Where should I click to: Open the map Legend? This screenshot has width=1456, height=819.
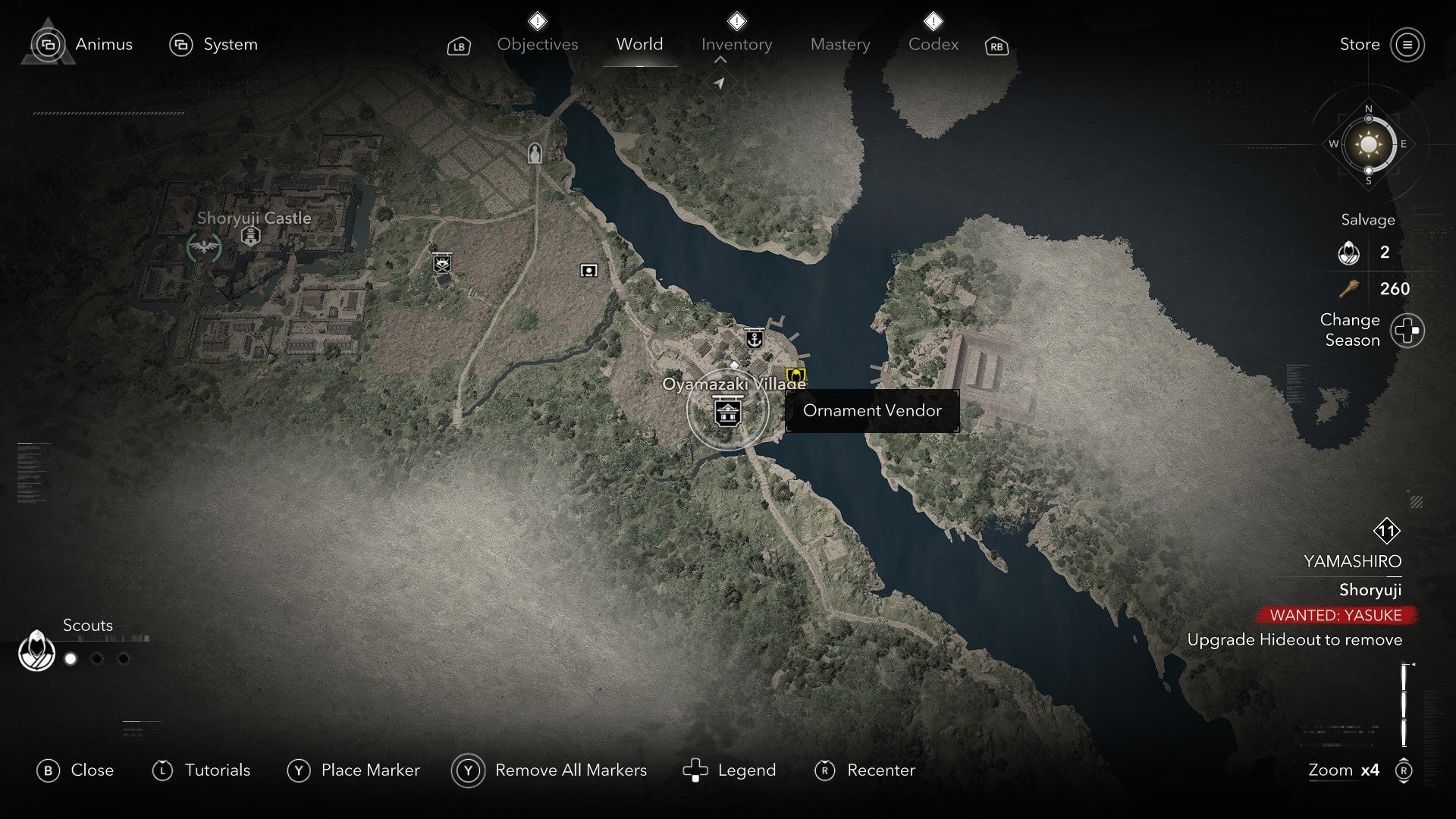click(x=747, y=770)
